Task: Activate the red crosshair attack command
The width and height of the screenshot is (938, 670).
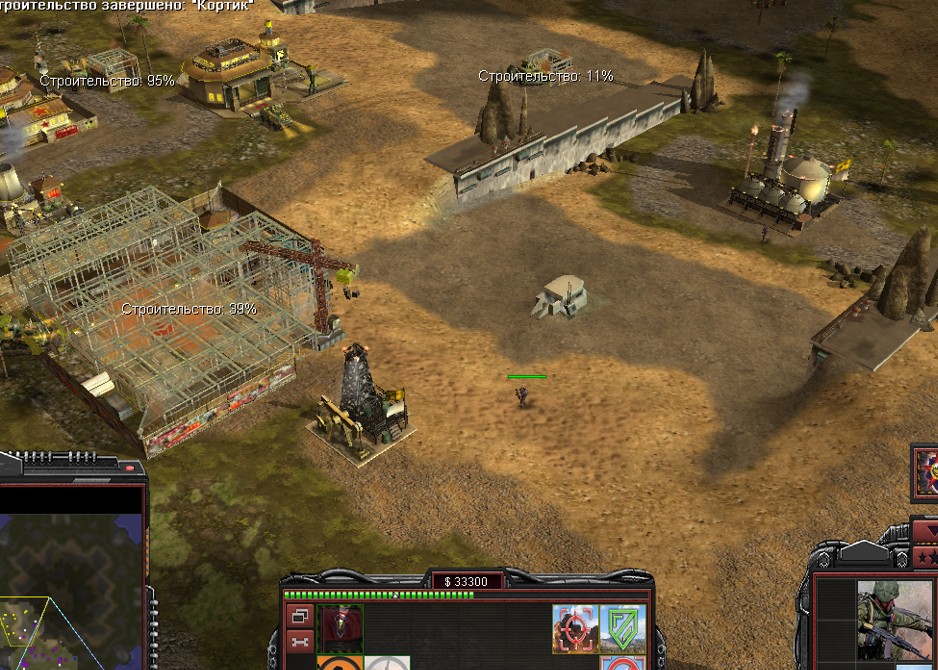Action: pos(575,628)
